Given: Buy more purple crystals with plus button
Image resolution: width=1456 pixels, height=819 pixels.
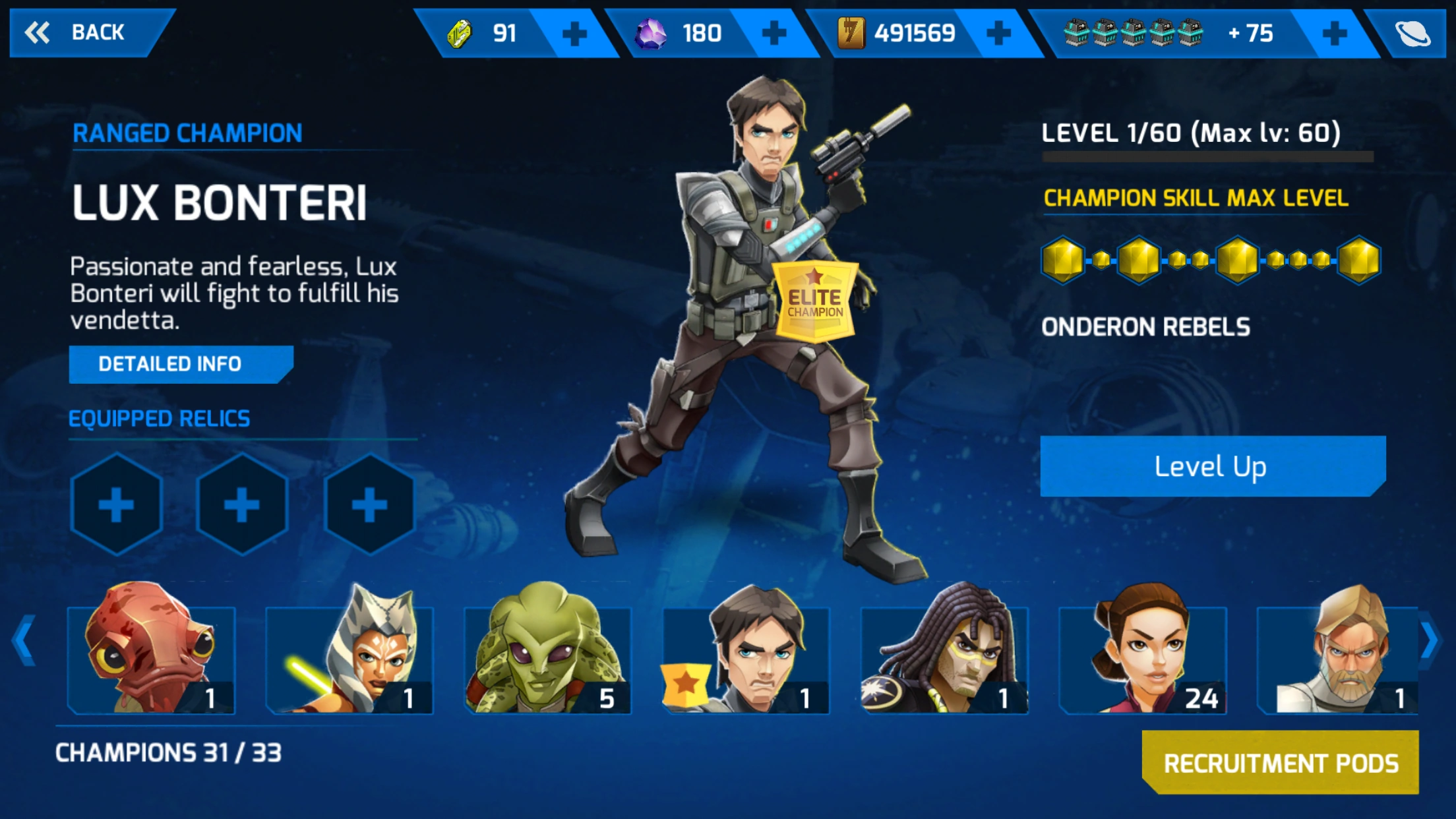Looking at the screenshot, I should [x=773, y=33].
